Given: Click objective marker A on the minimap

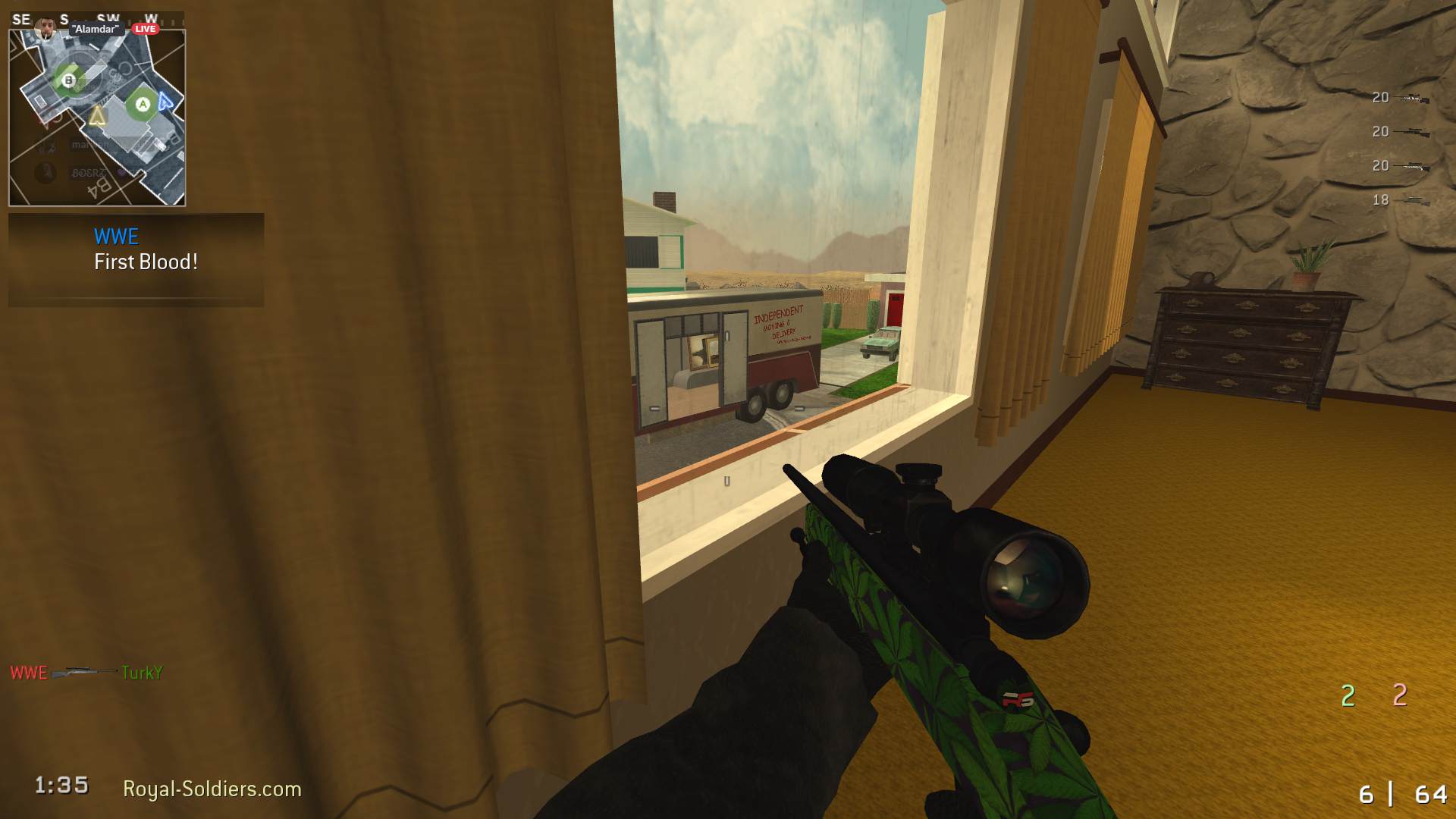Looking at the screenshot, I should [x=143, y=102].
